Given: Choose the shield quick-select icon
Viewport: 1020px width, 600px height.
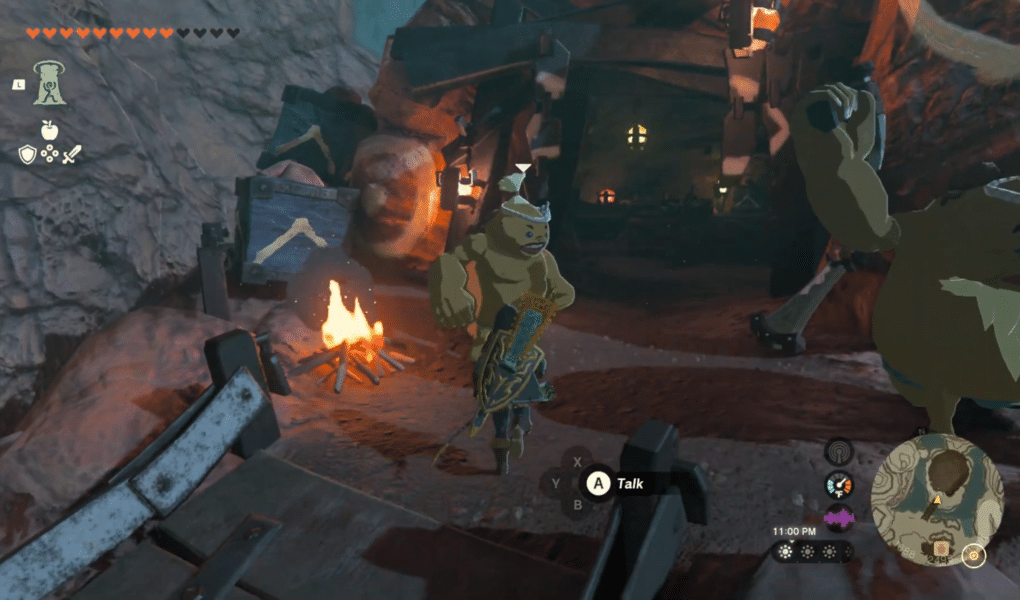Looking at the screenshot, I should tap(27, 153).
